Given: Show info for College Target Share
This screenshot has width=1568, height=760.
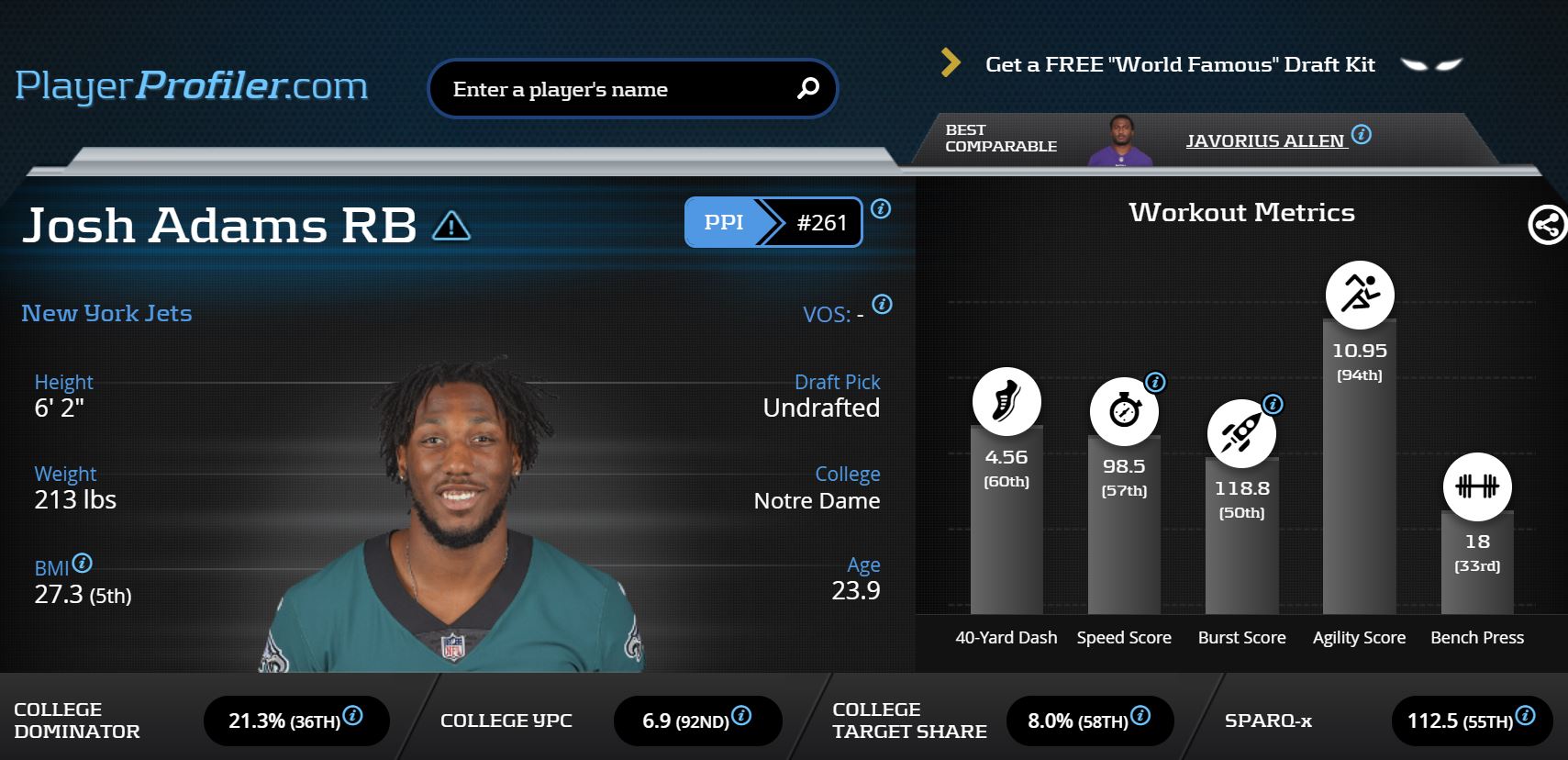Looking at the screenshot, I should pyautogui.click(x=1140, y=716).
